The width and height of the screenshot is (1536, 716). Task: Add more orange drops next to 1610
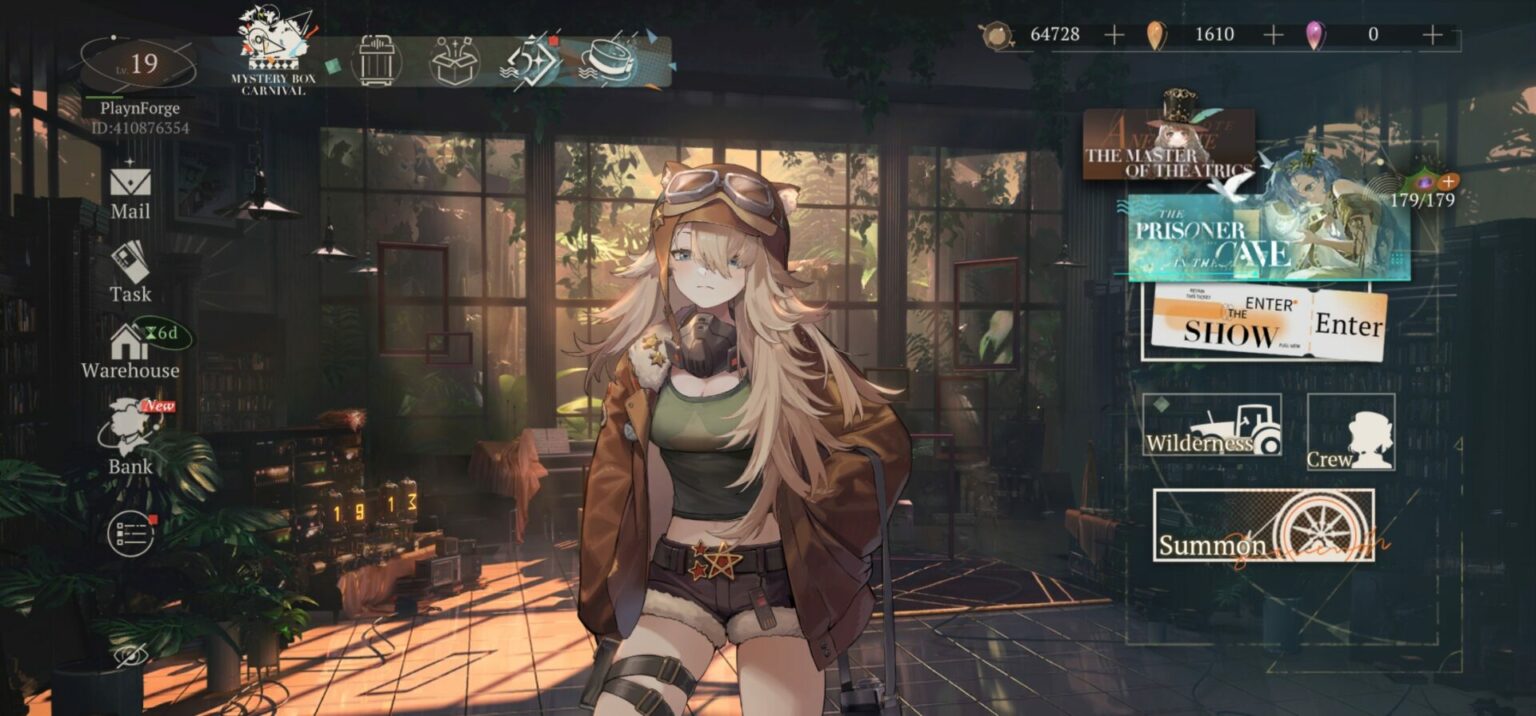coord(1273,35)
